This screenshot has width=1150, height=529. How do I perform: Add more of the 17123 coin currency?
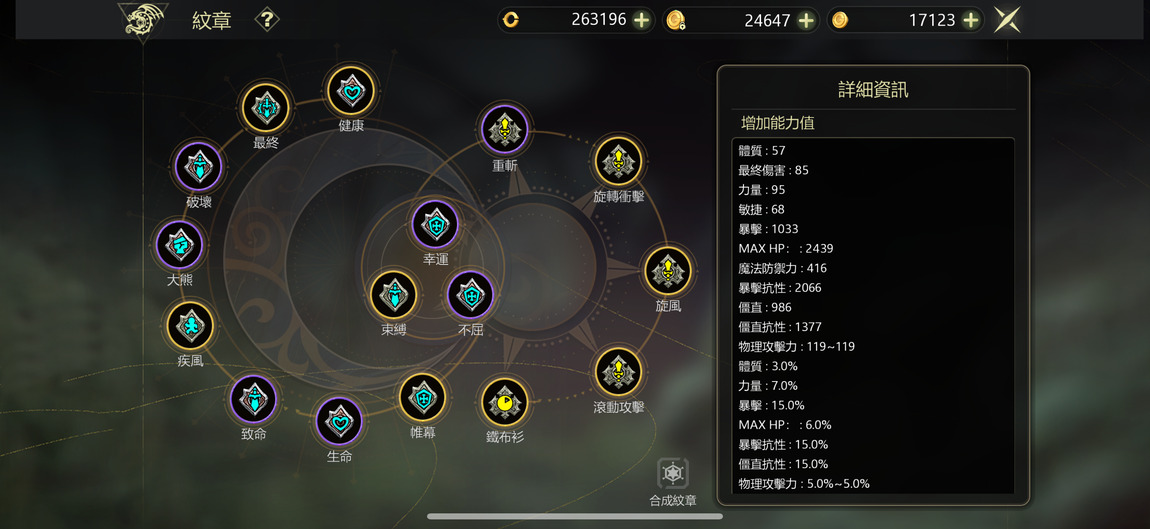pos(970,20)
